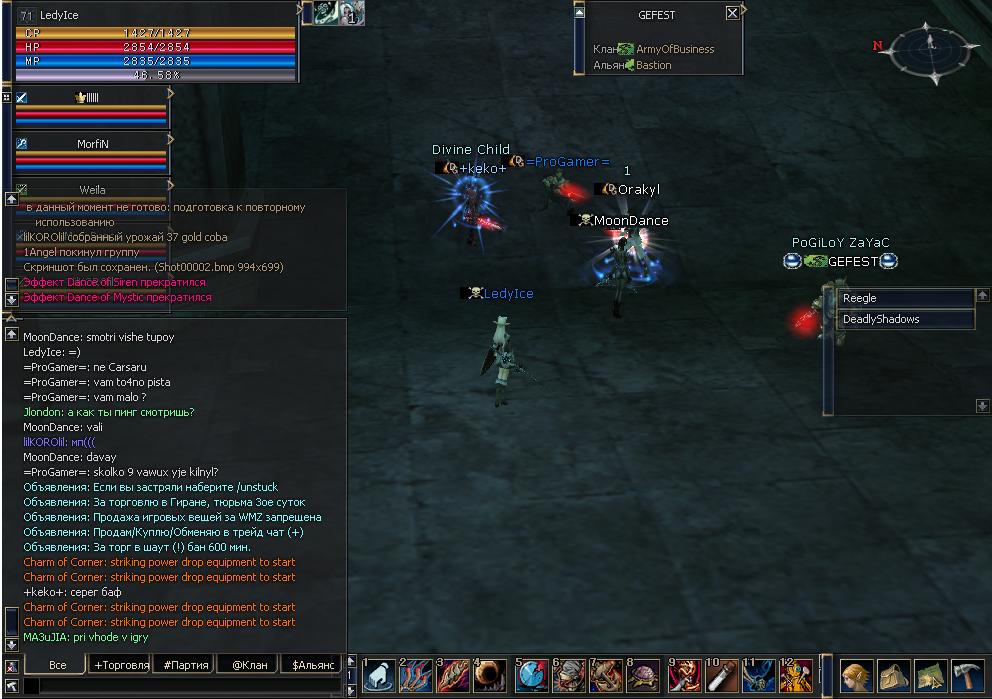Select the @Клан chat tab
992x699 pixels.
[250, 664]
